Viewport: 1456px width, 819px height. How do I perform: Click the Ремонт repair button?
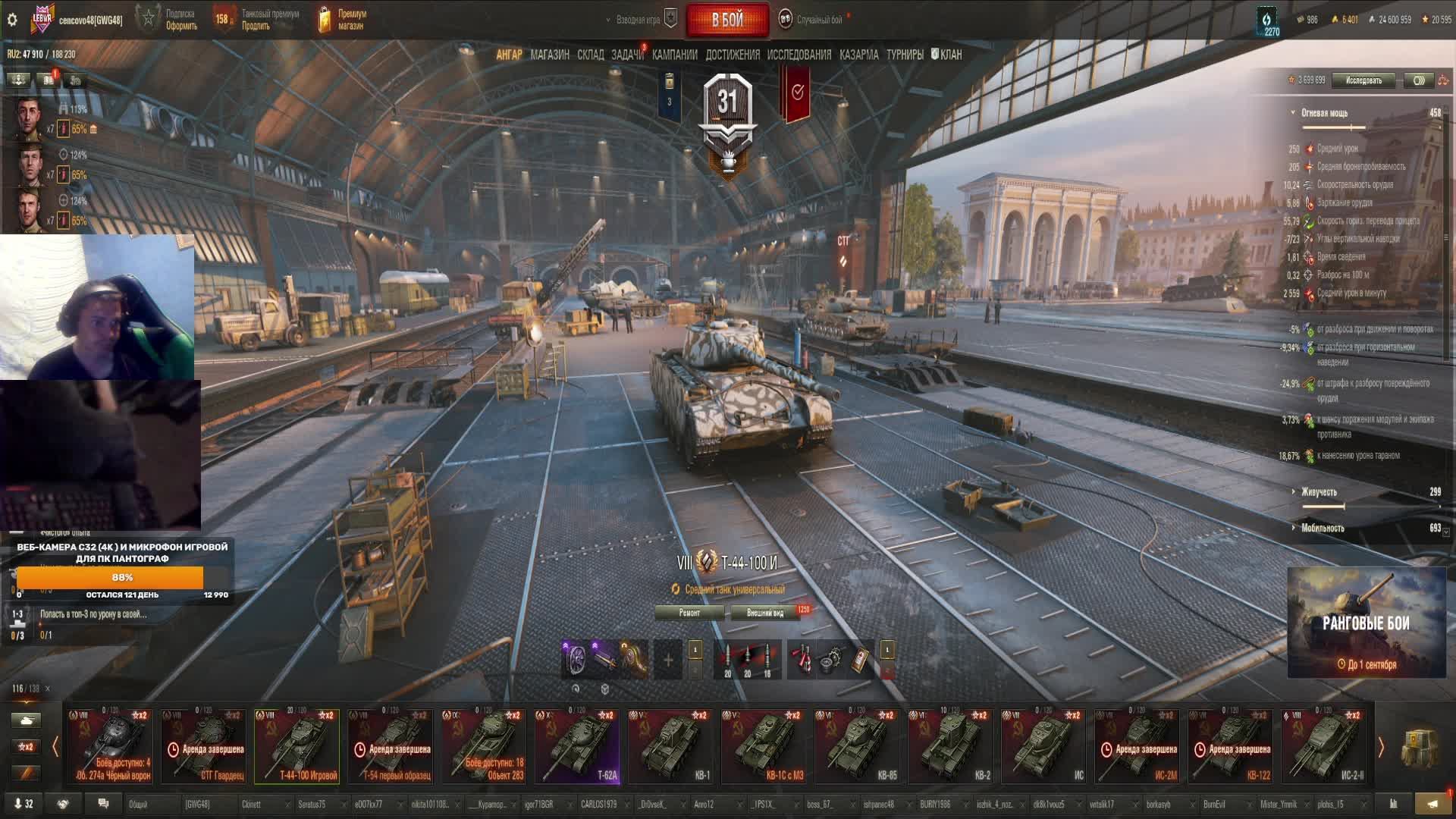[689, 613]
